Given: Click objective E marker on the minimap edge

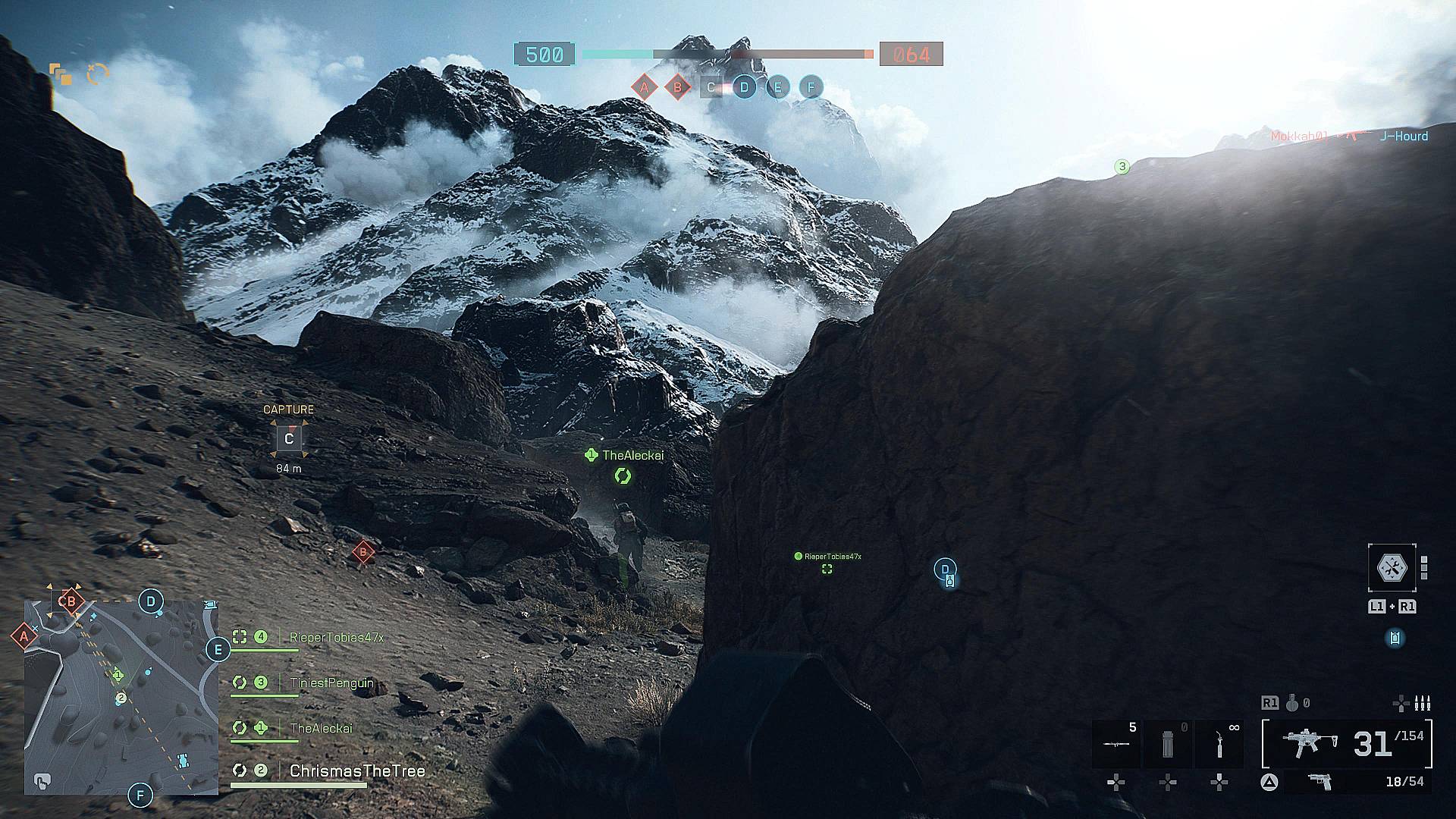Looking at the screenshot, I should click(218, 650).
